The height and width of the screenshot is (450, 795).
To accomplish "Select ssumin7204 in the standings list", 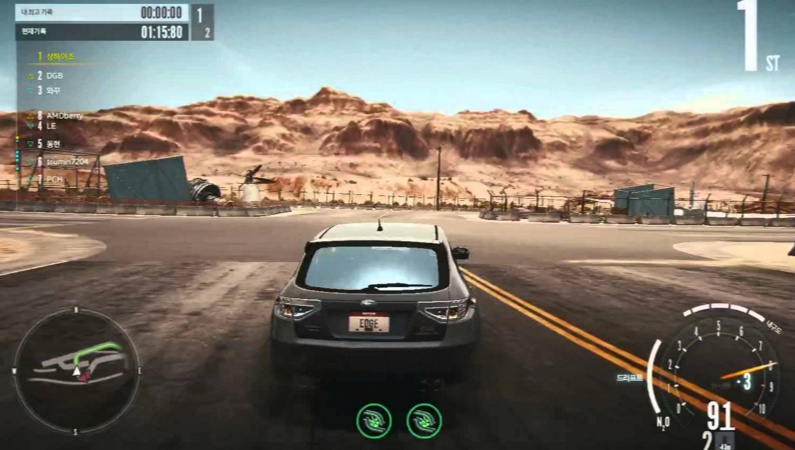I will click(64, 160).
